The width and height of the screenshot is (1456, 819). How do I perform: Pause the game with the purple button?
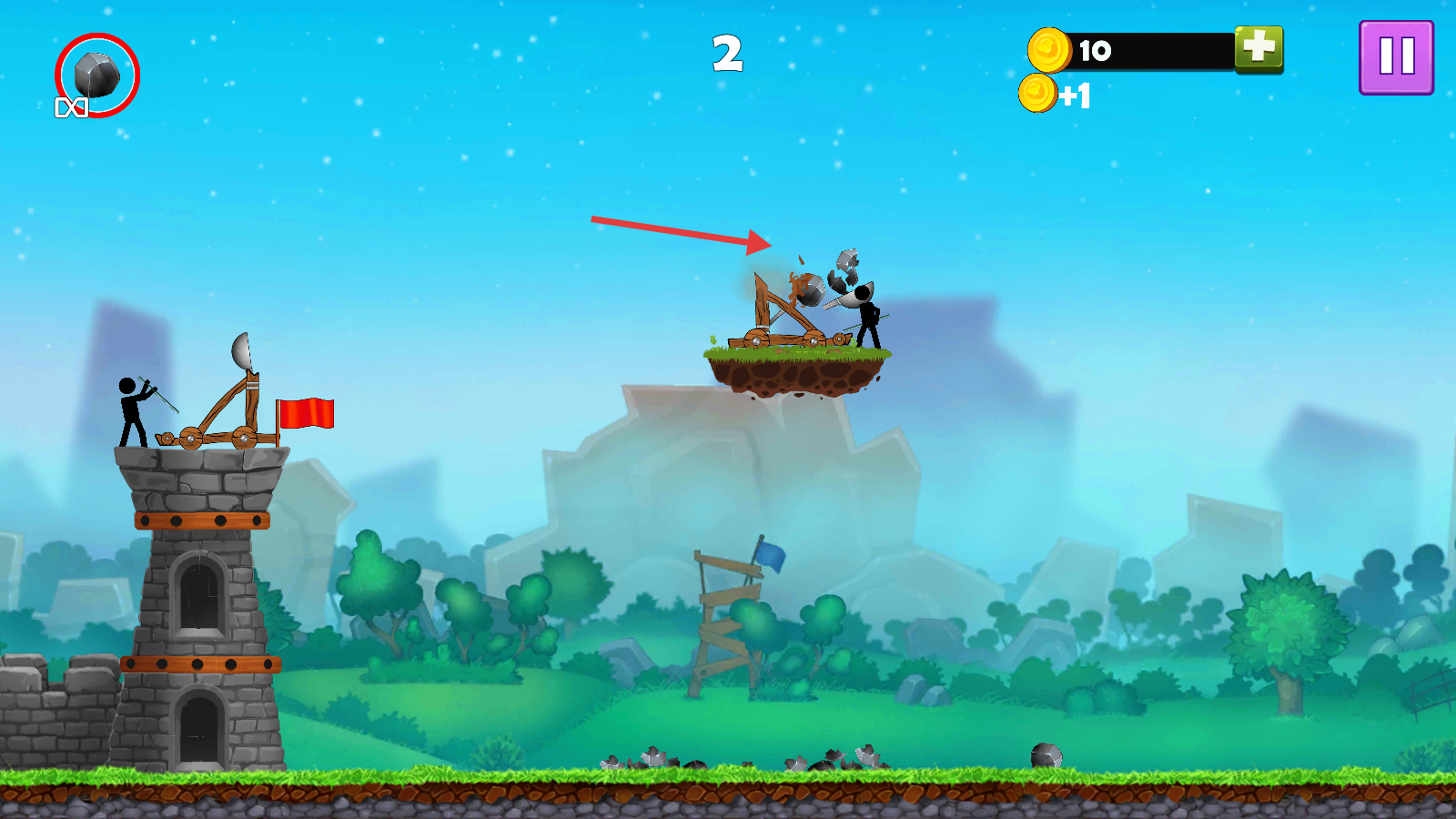1396,57
